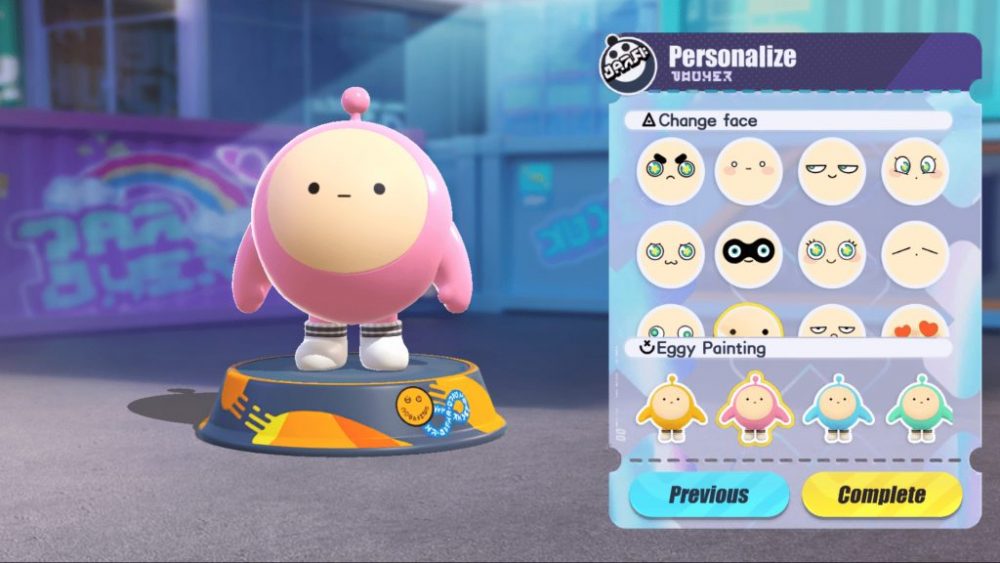The image size is (1000, 563).
Task: Apply the blue Eggy painting
Action: [x=838, y=406]
